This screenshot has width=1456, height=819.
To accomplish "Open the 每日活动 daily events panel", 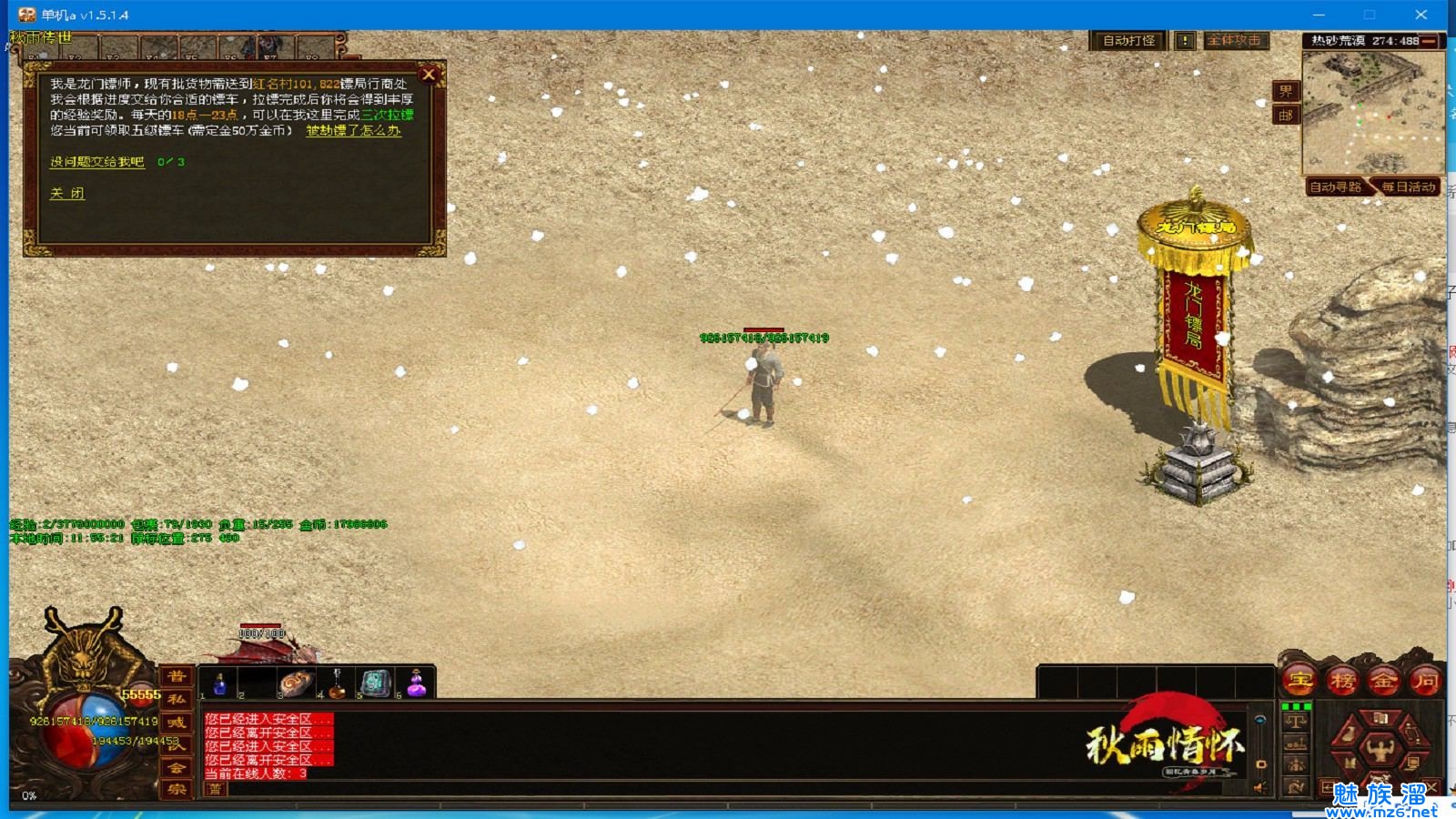I will click(1407, 187).
